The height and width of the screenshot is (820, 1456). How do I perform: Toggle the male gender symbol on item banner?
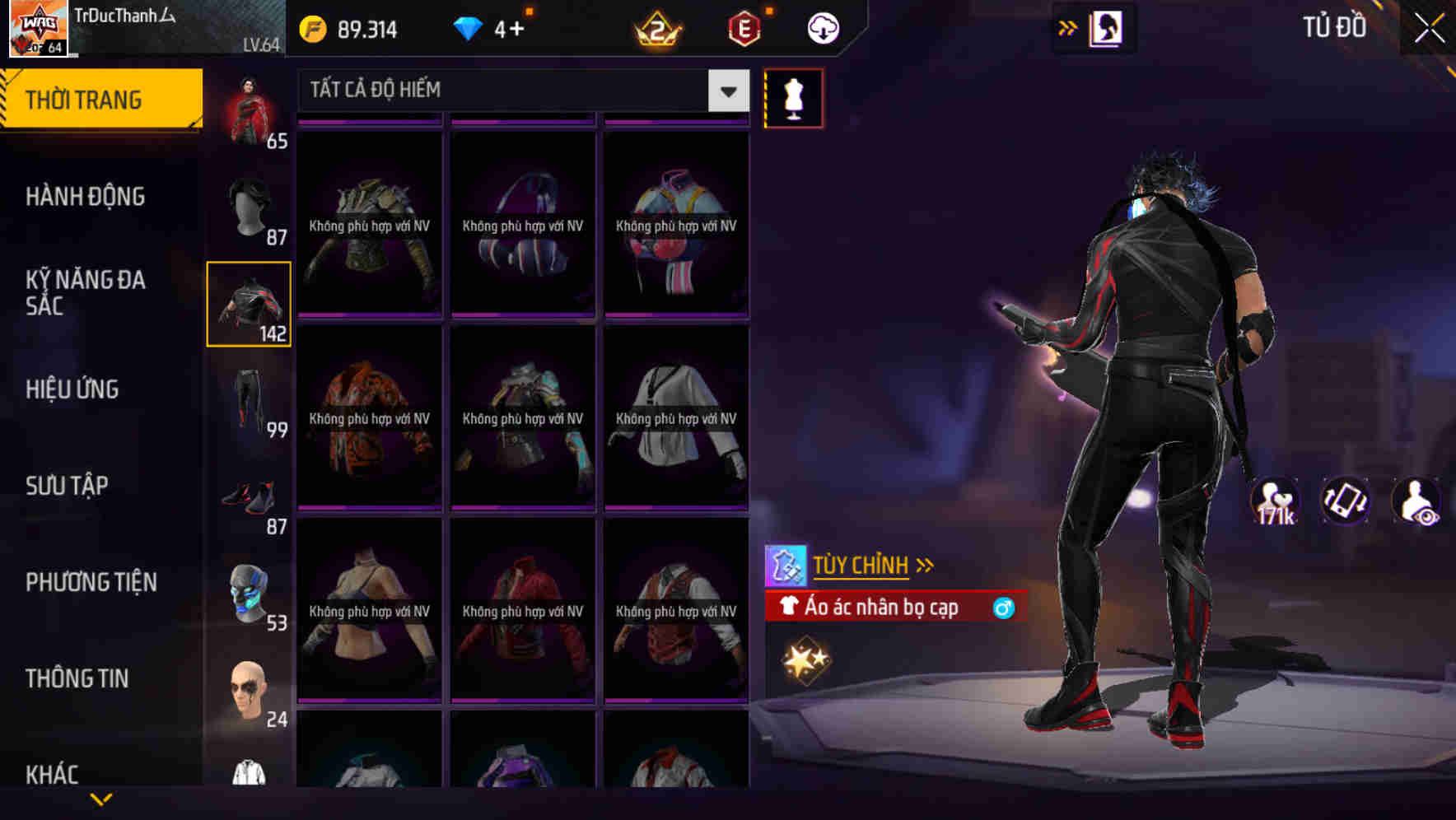tap(1003, 608)
